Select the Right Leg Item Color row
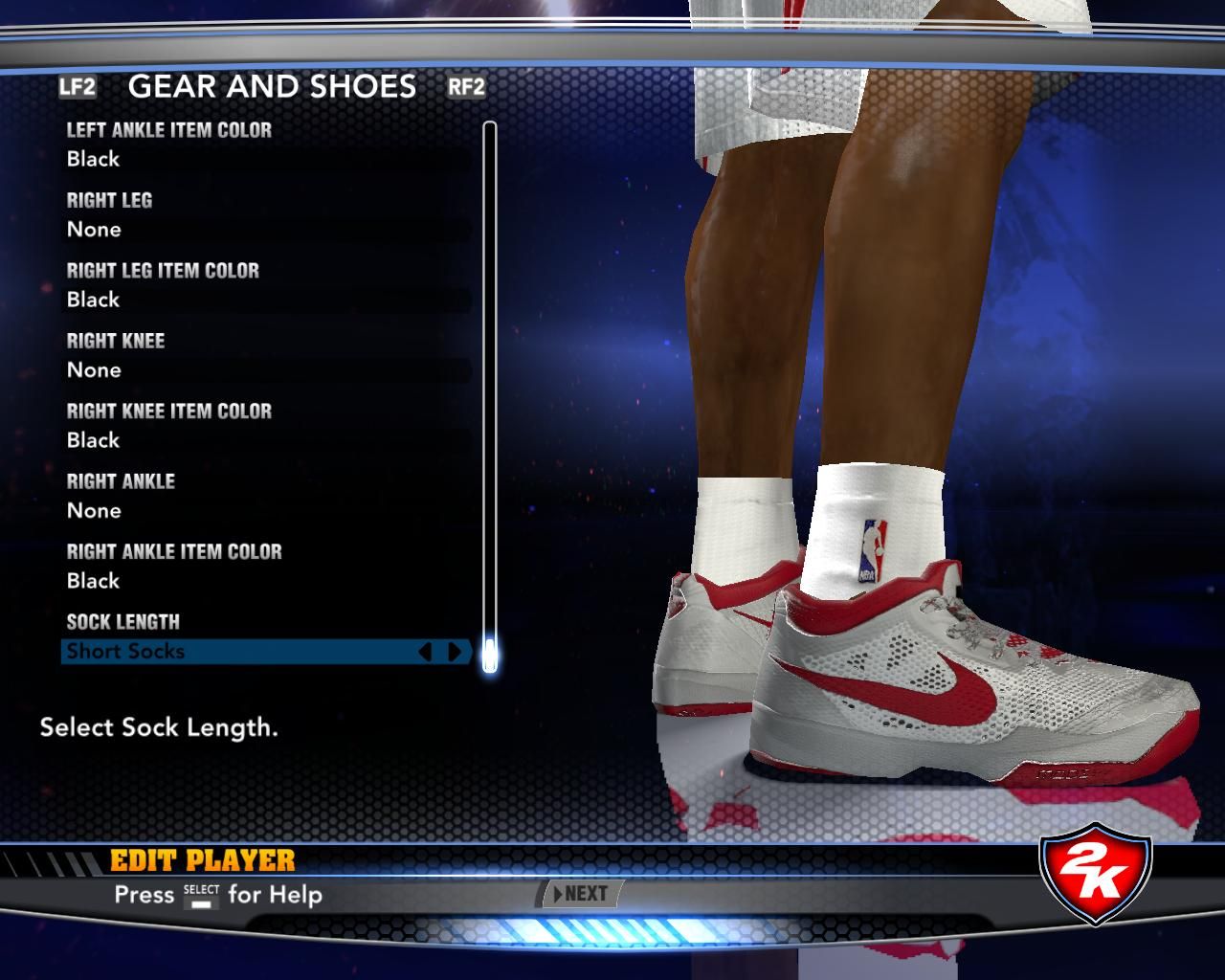The width and height of the screenshot is (1225, 980). click(x=266, y=300)
